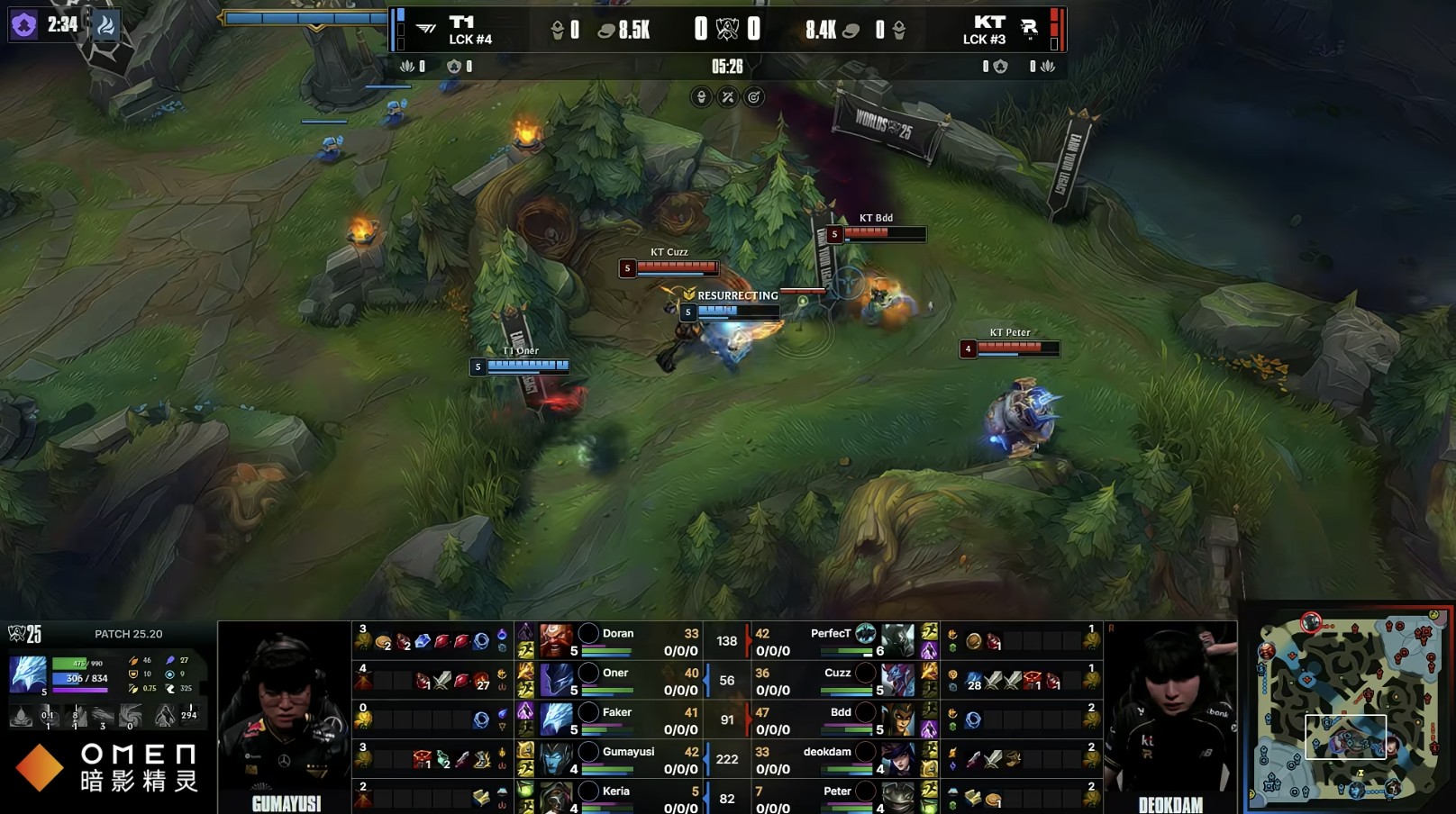Pick Gumayusi's champion portrait in the scoreboard

tap(556, 758)
